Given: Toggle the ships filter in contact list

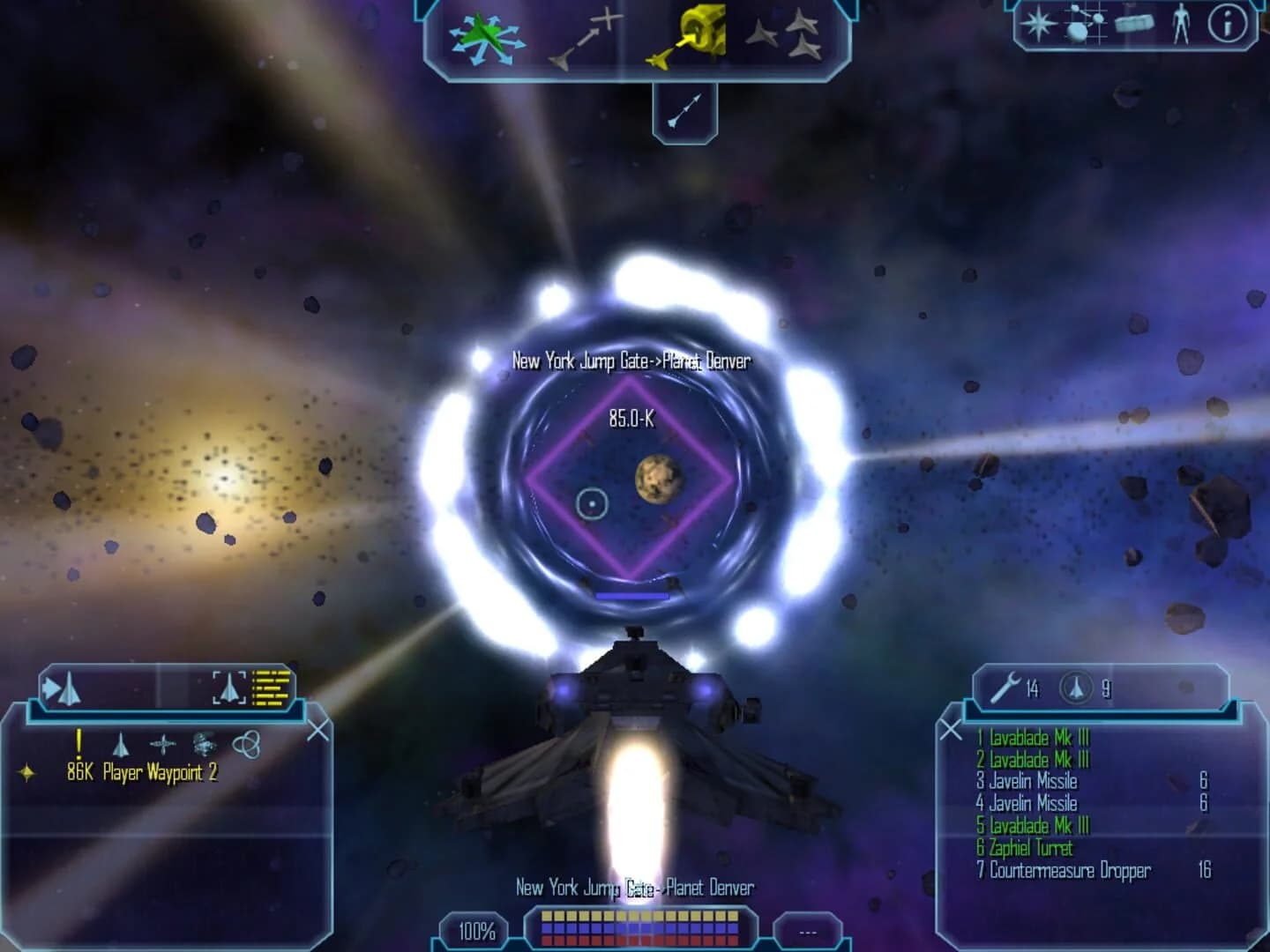Looking at the screenshot, I should [x=122, y=745].
